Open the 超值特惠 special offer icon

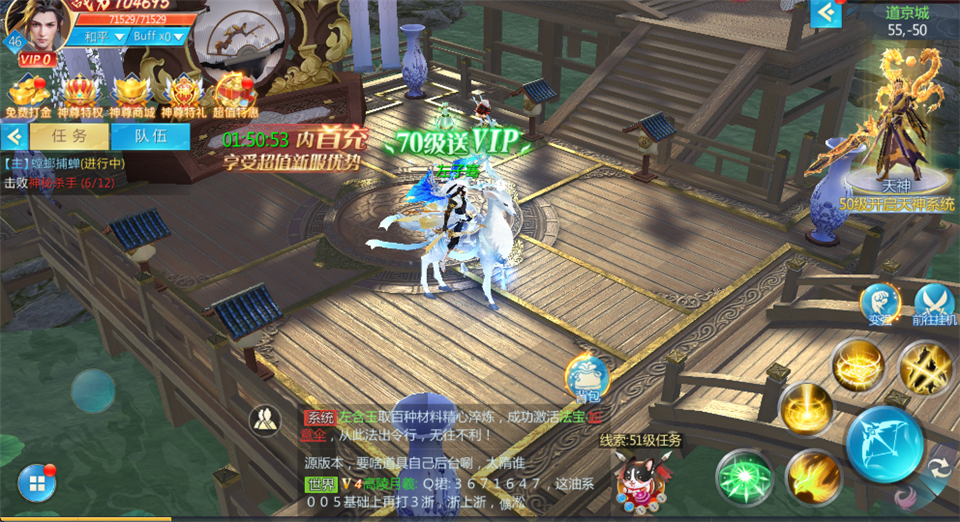[236, 95]
